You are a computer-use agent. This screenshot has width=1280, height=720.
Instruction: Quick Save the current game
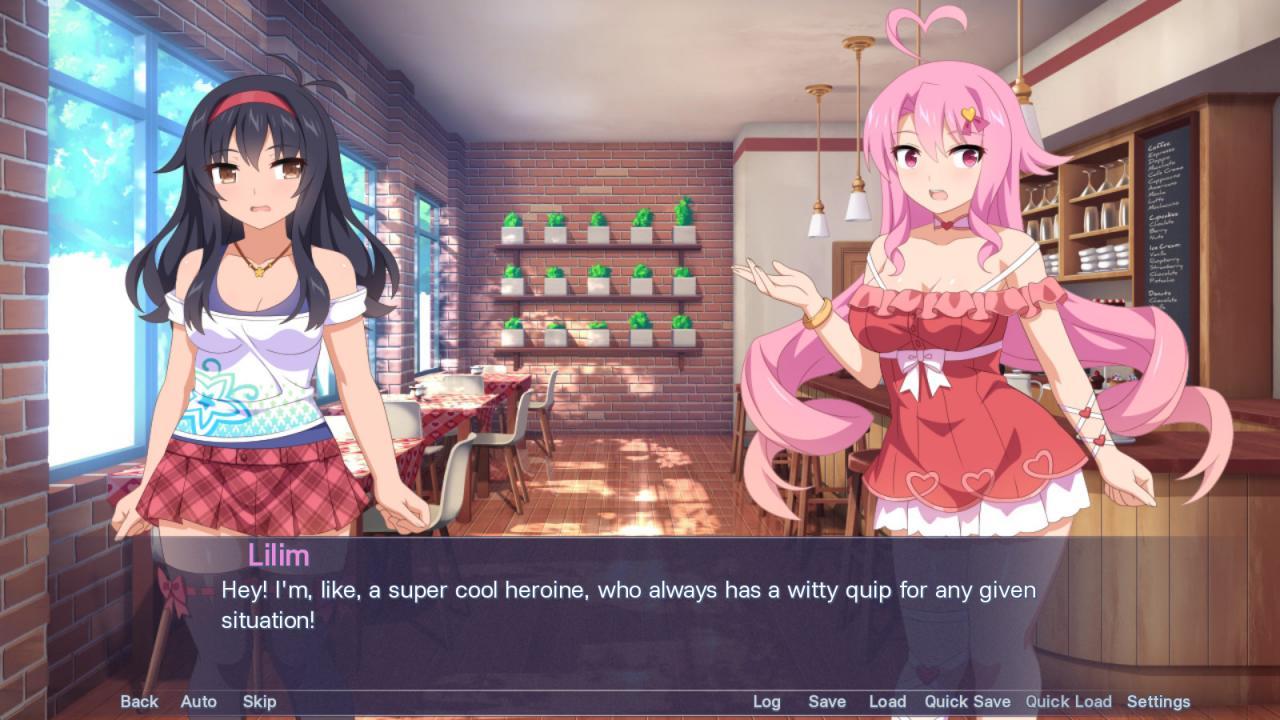tap(967, 701)
